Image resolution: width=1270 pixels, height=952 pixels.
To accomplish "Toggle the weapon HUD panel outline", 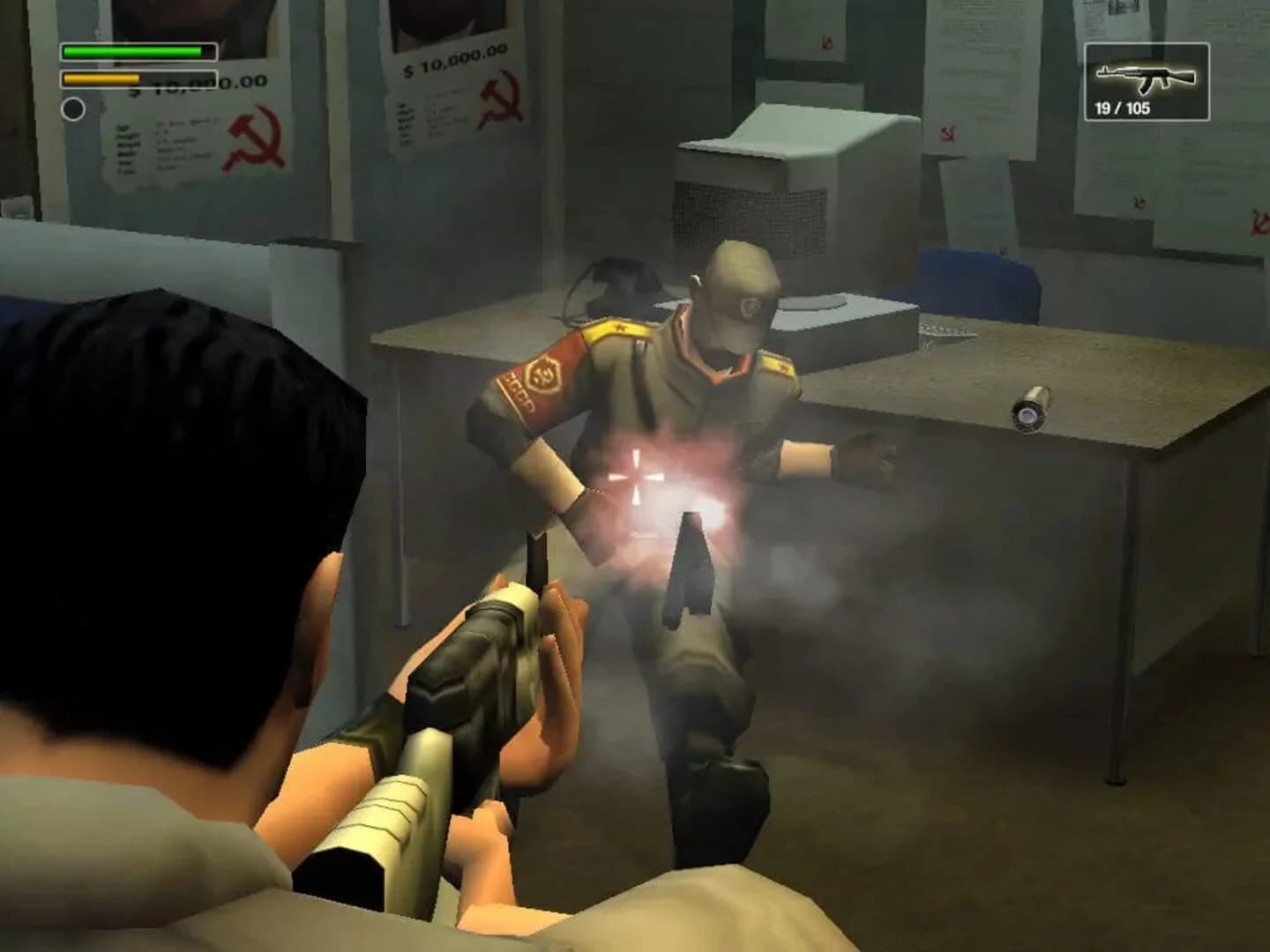I will tap(1147, 79).
